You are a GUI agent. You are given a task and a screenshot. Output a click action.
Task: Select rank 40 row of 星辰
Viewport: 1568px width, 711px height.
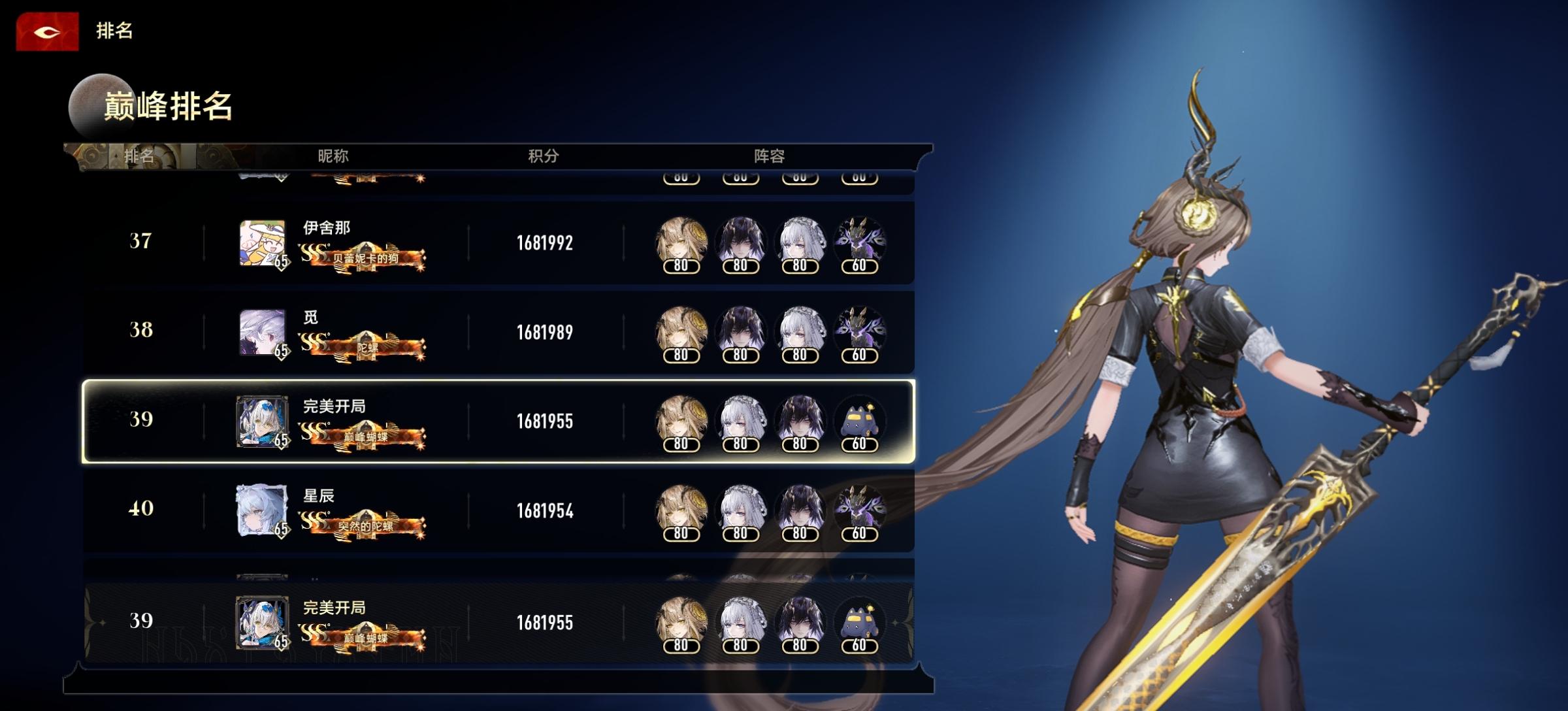pos(498,511)
